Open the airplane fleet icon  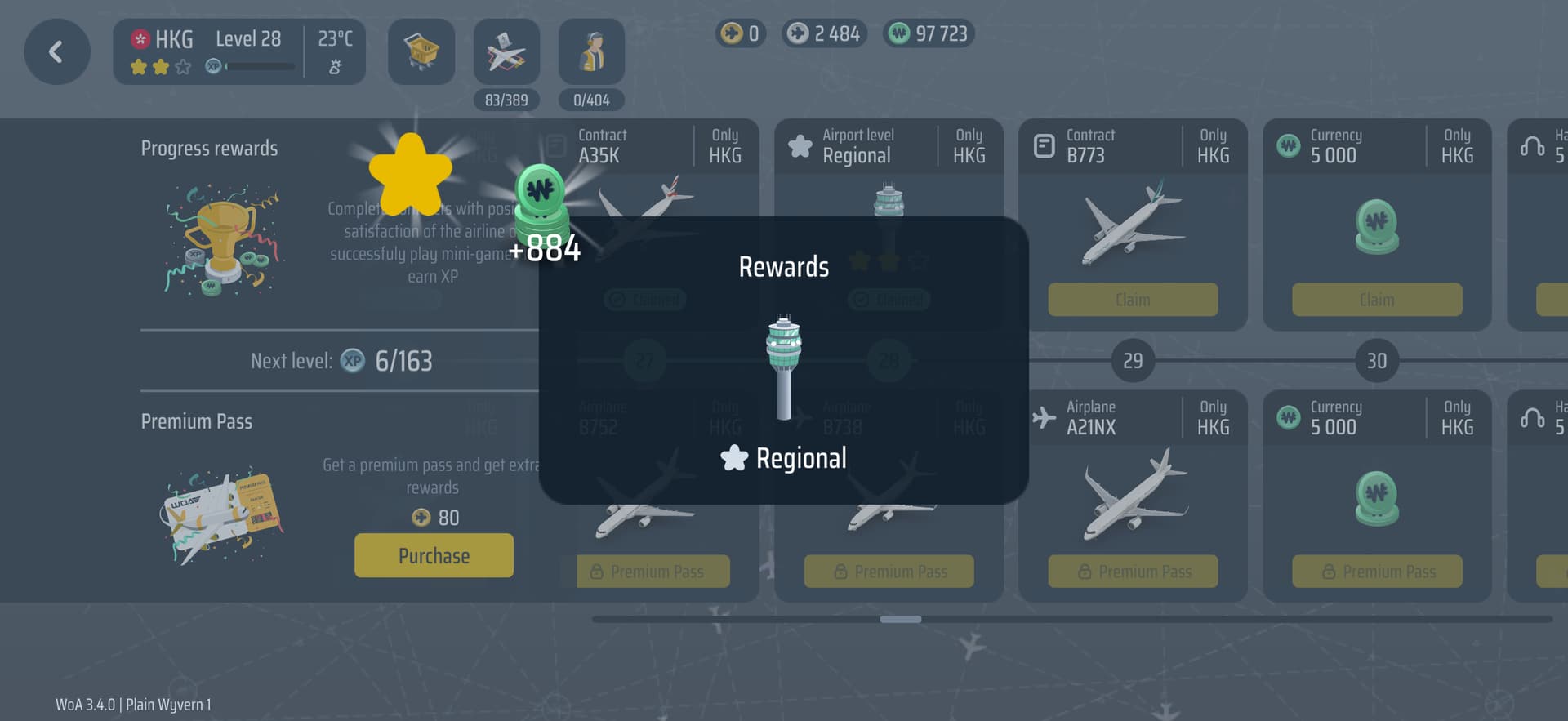pos(506,52)
